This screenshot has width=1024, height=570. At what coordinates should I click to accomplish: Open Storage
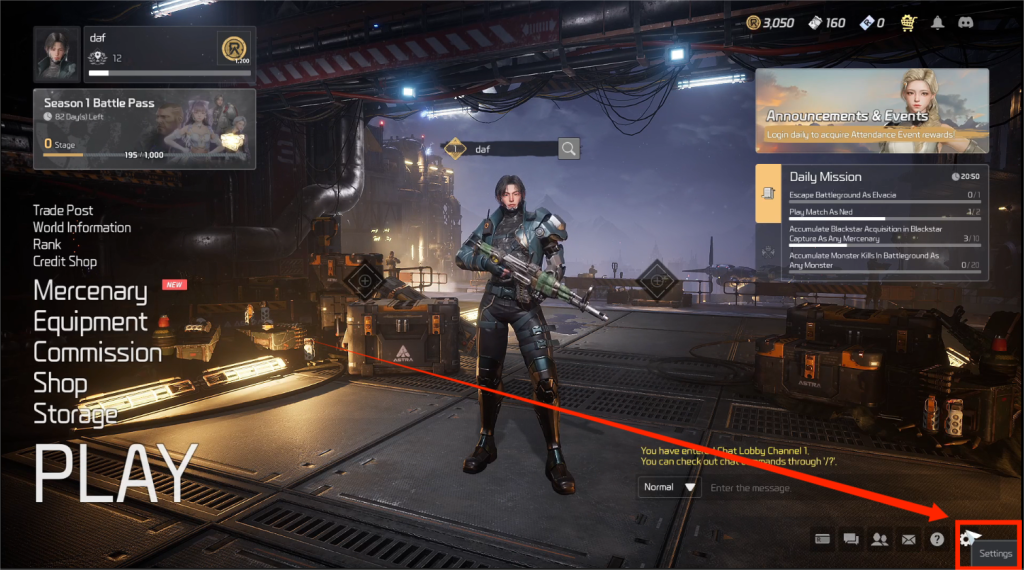[x=75, y=413]
